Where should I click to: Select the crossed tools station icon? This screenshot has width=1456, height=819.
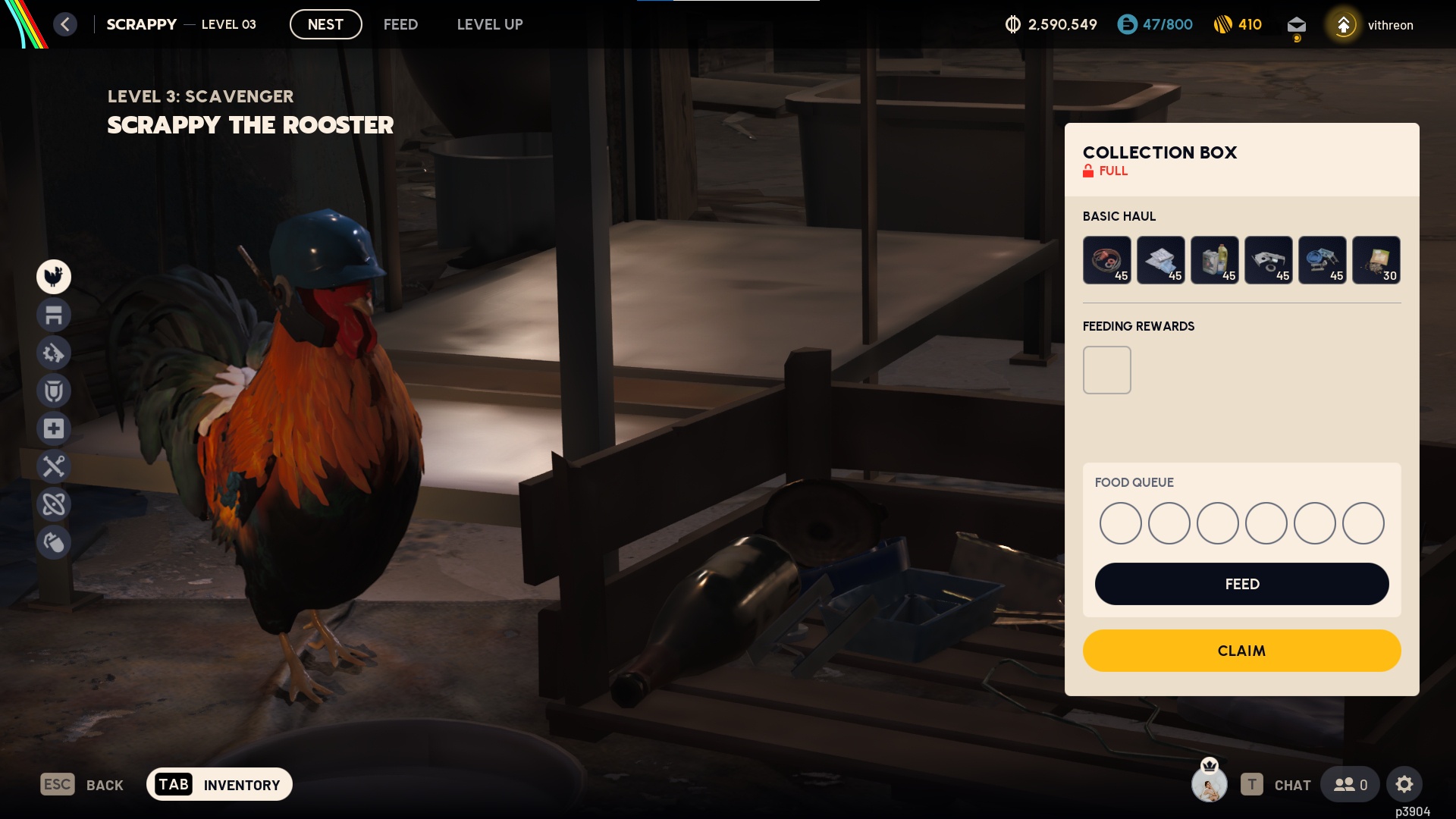54,466
